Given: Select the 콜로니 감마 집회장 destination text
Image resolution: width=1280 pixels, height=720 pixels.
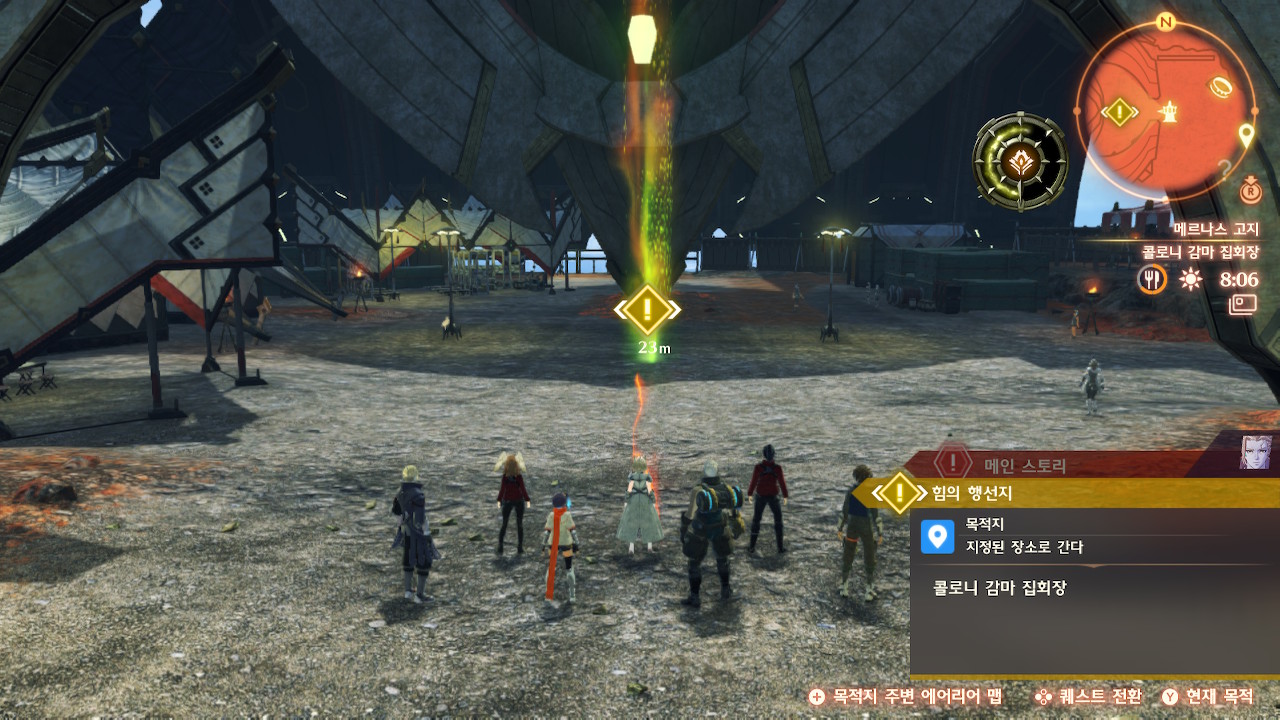Looking at the screenshot, I should [x=994, y=588].
